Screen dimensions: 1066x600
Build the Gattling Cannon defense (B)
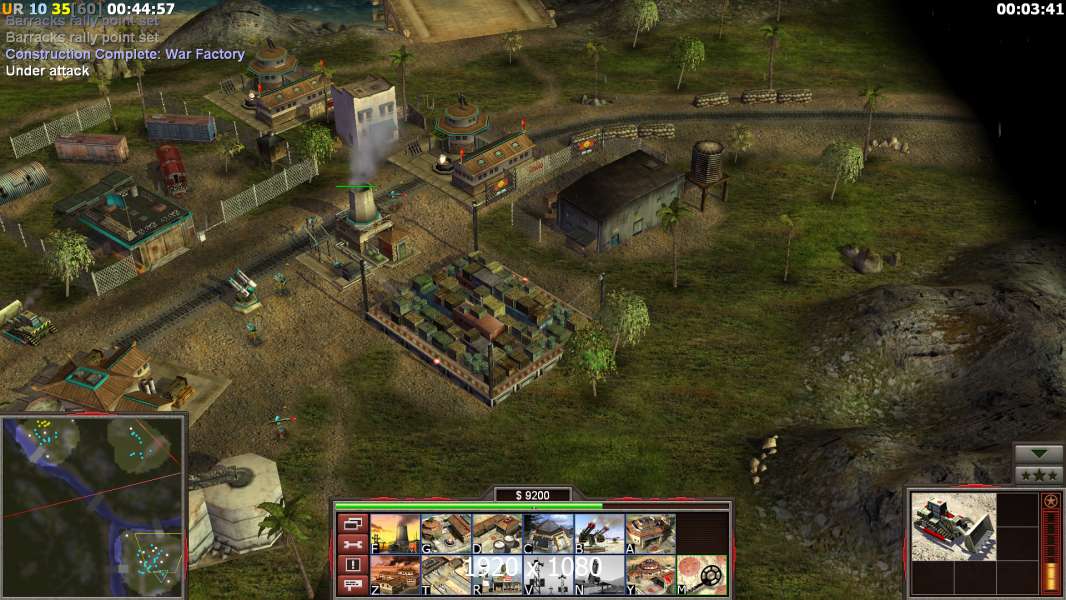click(599, 533)
